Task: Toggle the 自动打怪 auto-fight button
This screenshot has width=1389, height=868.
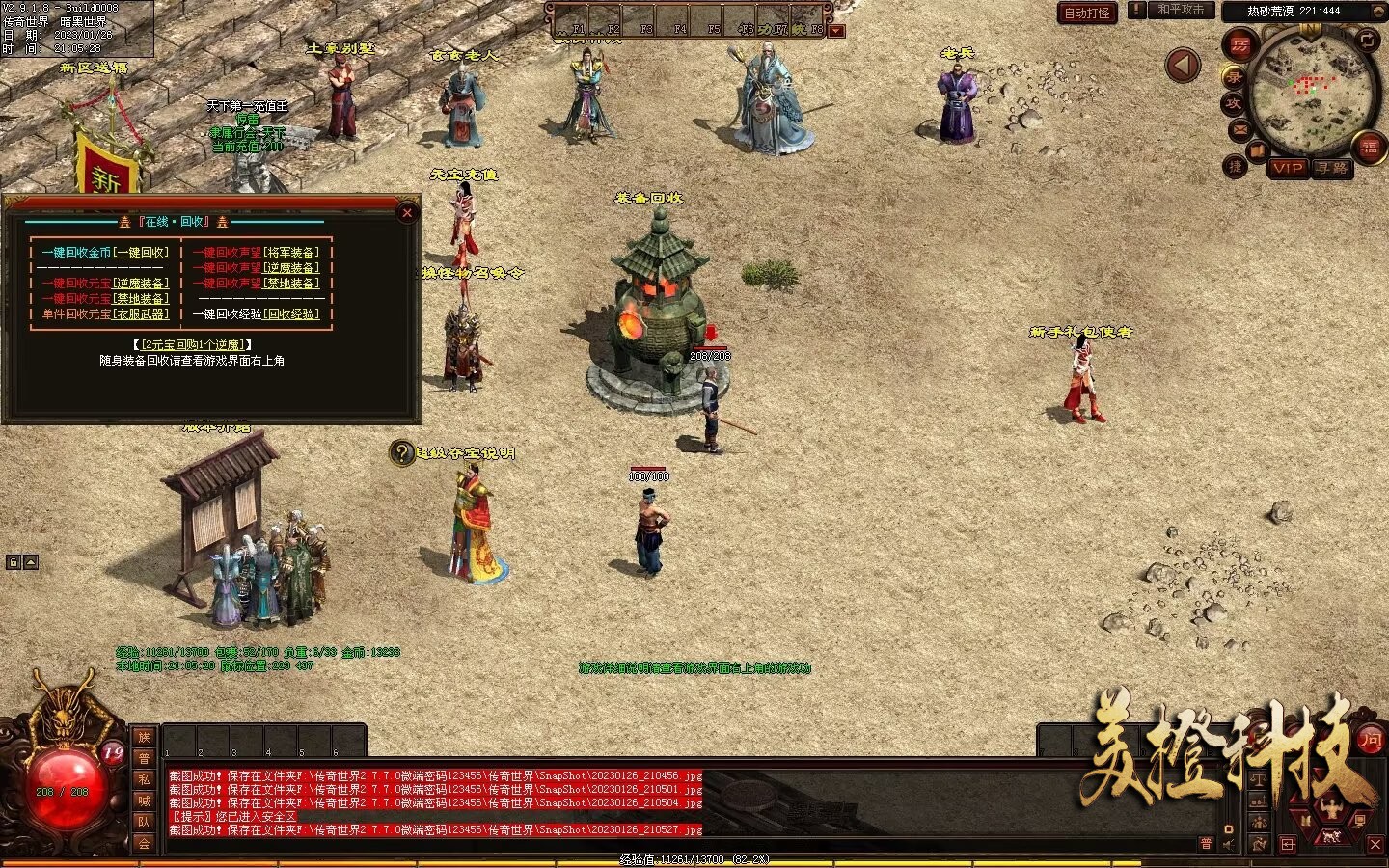Action: (x=1087, y=13)
